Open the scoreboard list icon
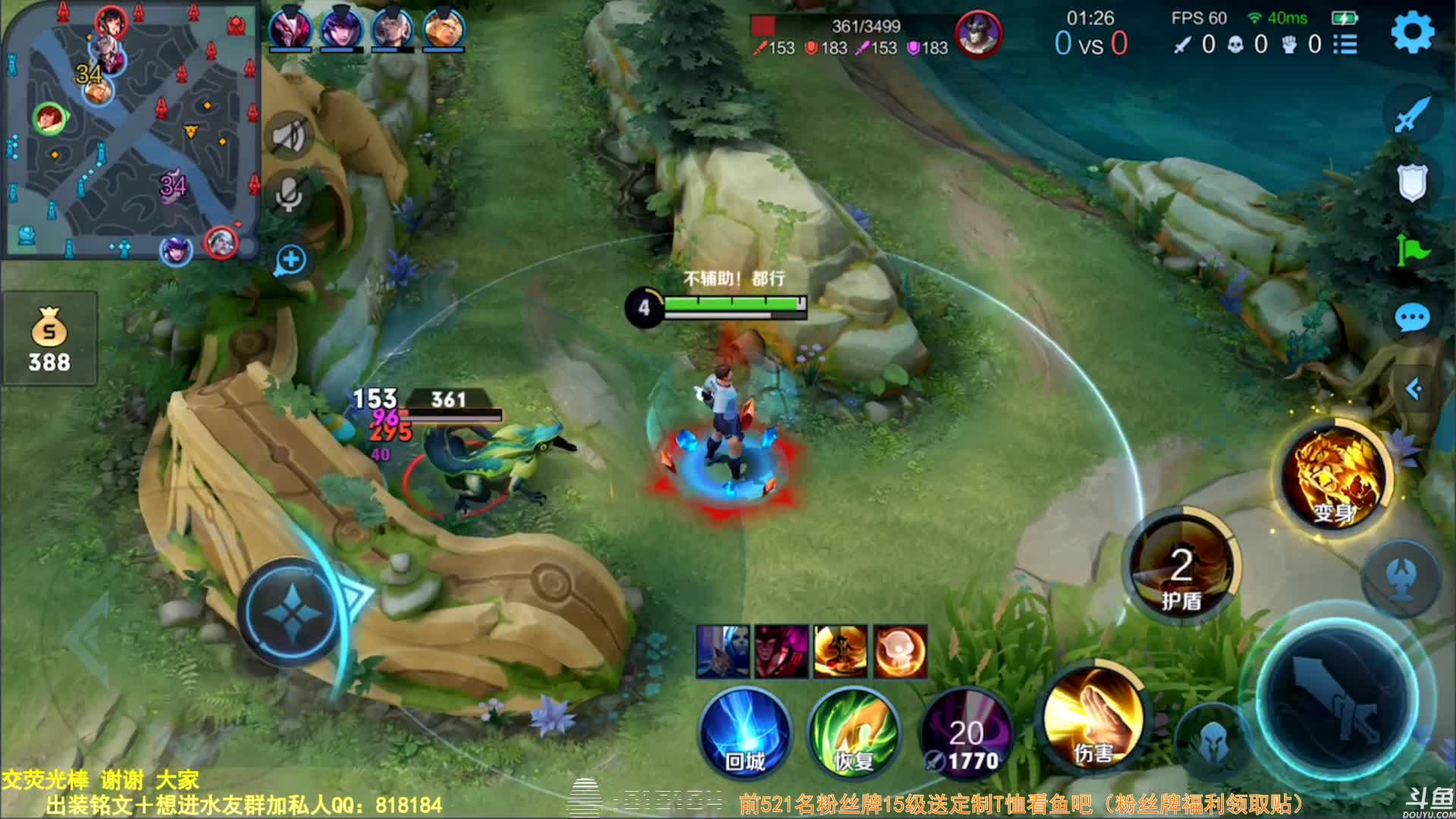1456x819 pixels. click(1345, 44)
